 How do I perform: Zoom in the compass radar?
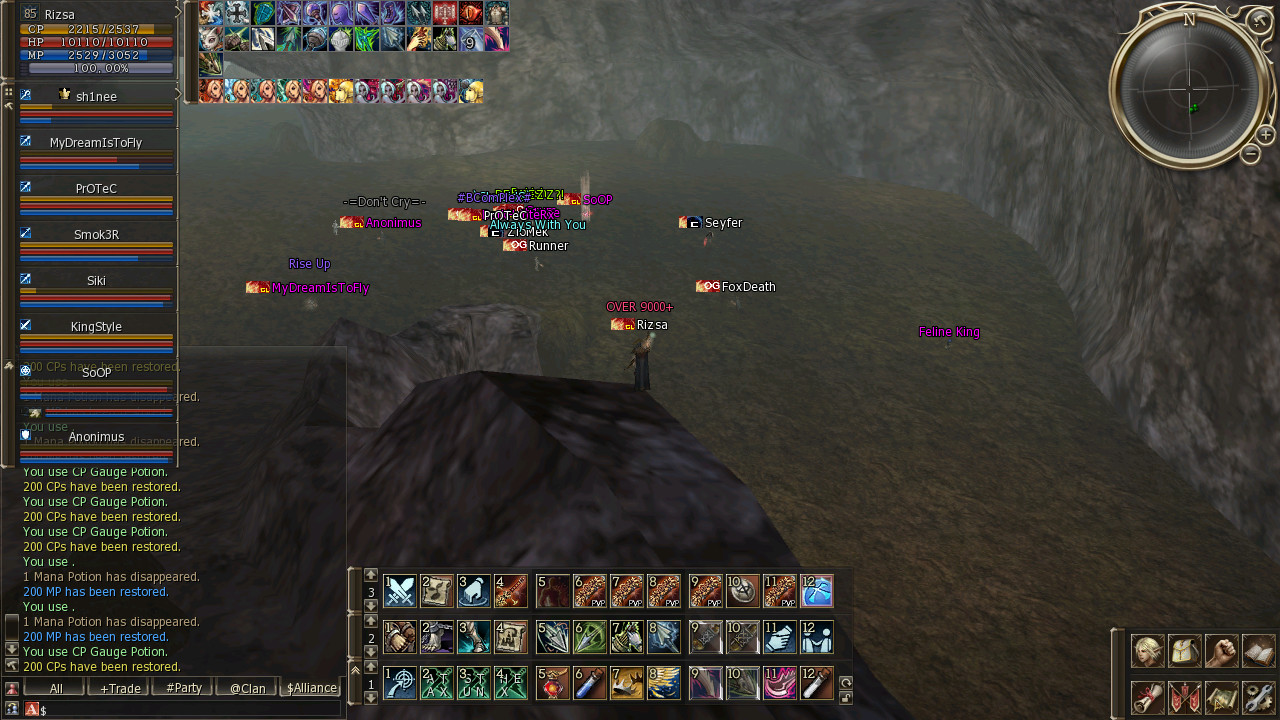(x=1265, y=134)
